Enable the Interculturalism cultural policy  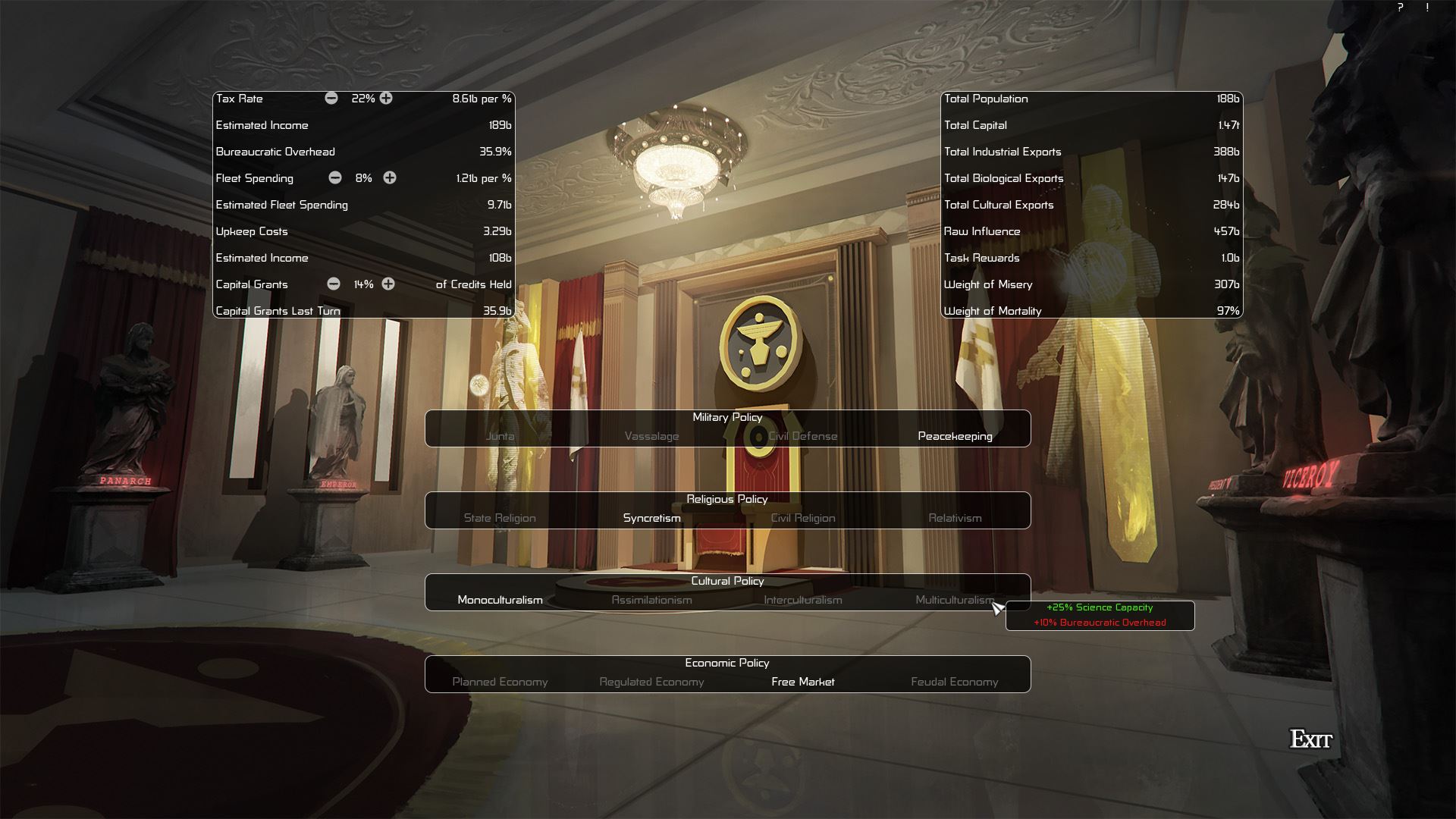(802, 600)
